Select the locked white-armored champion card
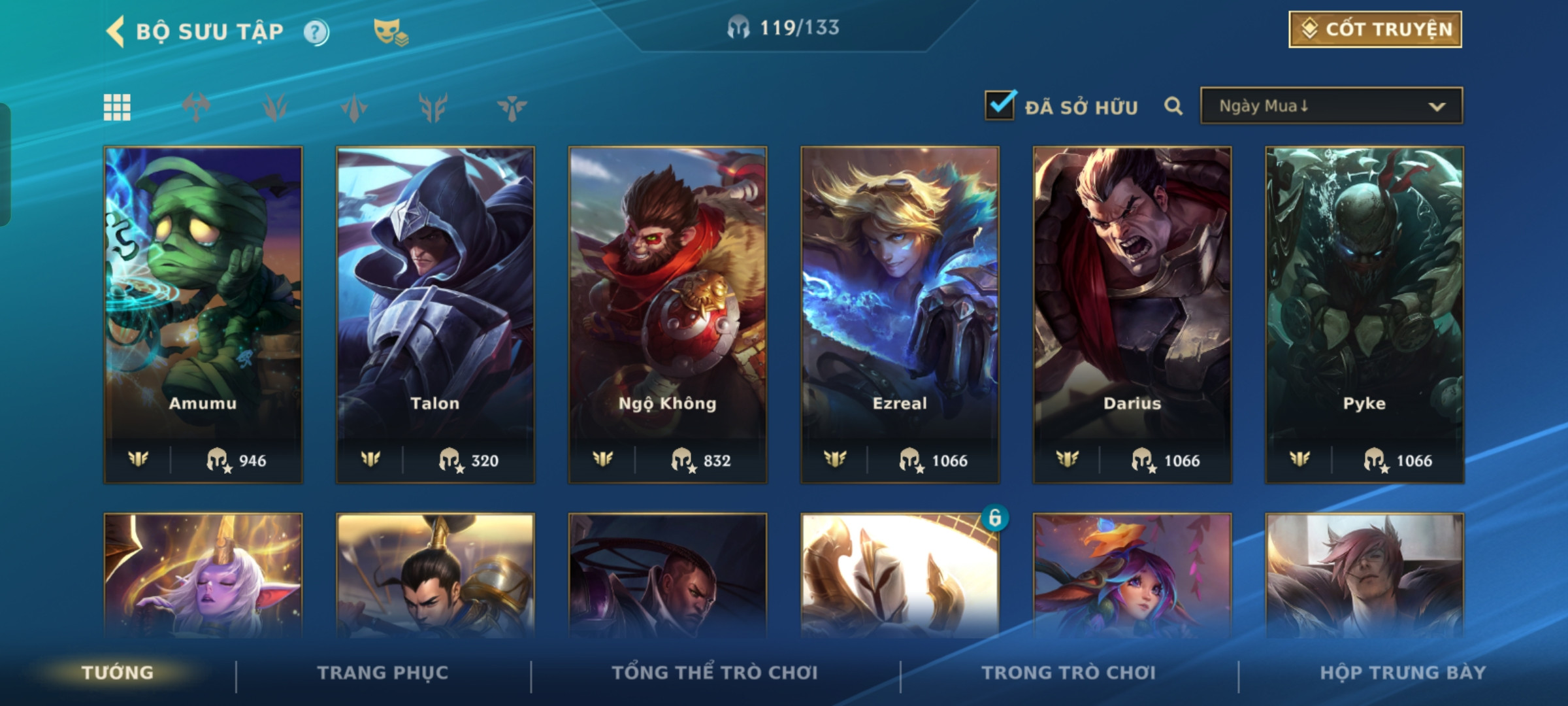Screen dimensions: 1568x706 tap(900, 575)
